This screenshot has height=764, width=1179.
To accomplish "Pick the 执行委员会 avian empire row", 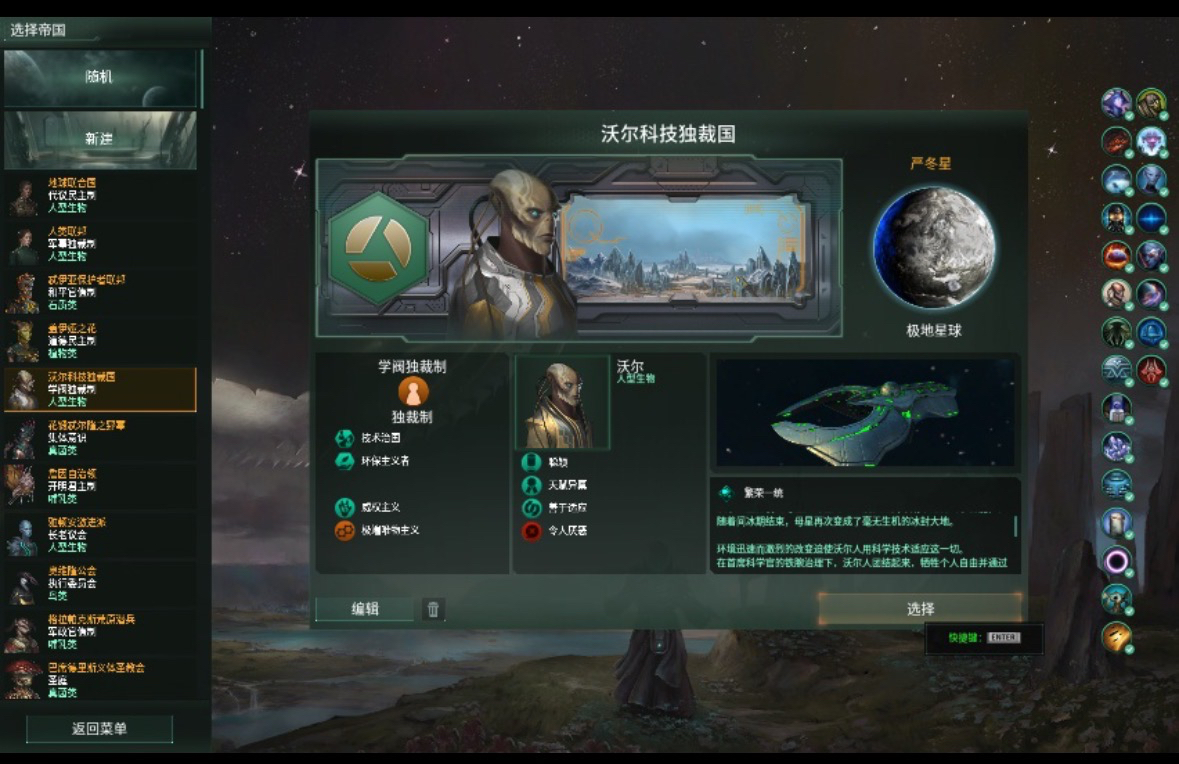I will click(x=100, y=584).
